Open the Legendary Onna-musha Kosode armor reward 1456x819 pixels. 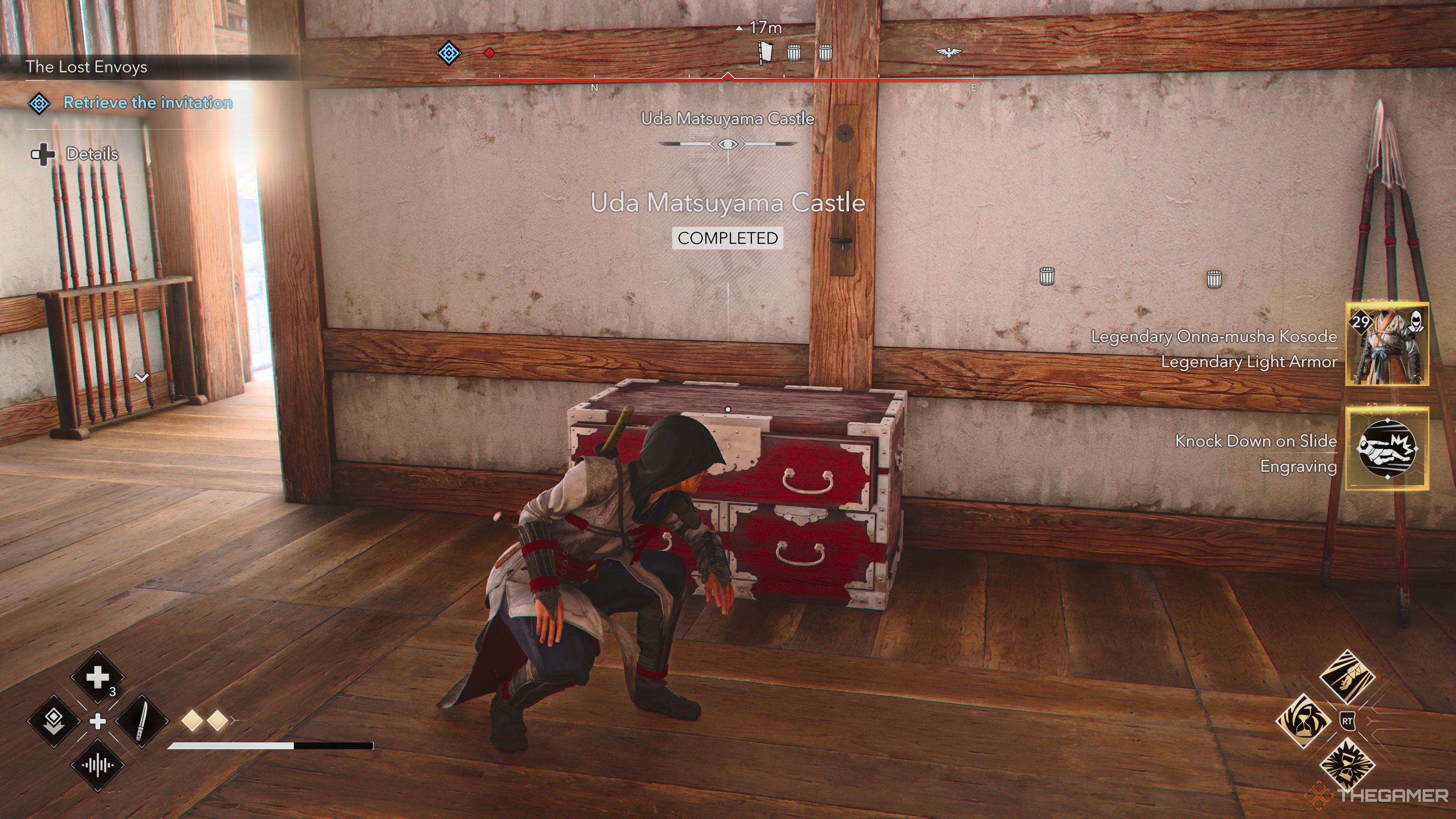(1387, 344)
